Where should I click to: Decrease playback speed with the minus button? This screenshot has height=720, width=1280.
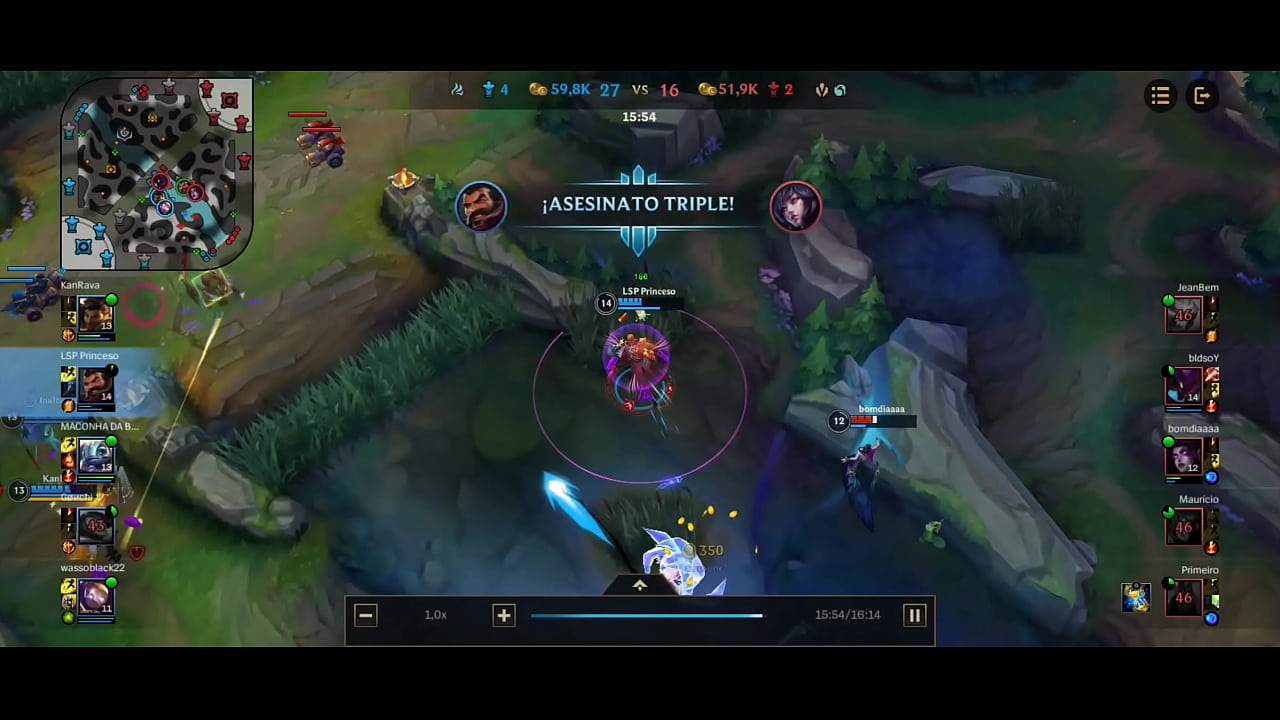[x=366, y=615]
